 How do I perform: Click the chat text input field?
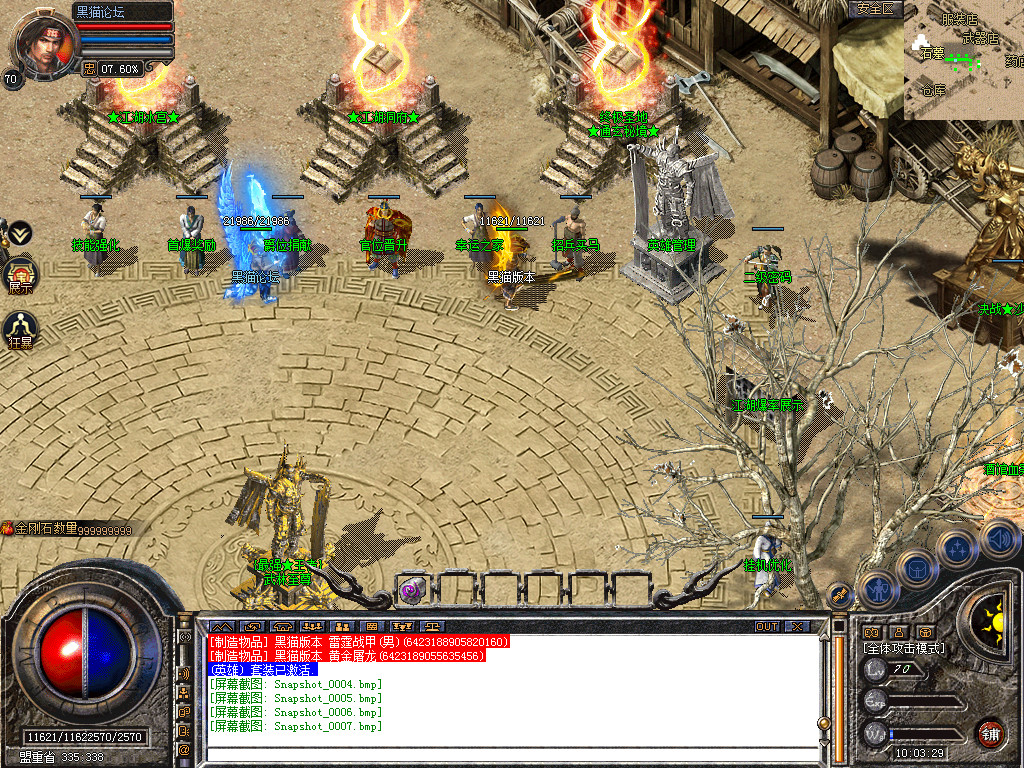point(510,755)
